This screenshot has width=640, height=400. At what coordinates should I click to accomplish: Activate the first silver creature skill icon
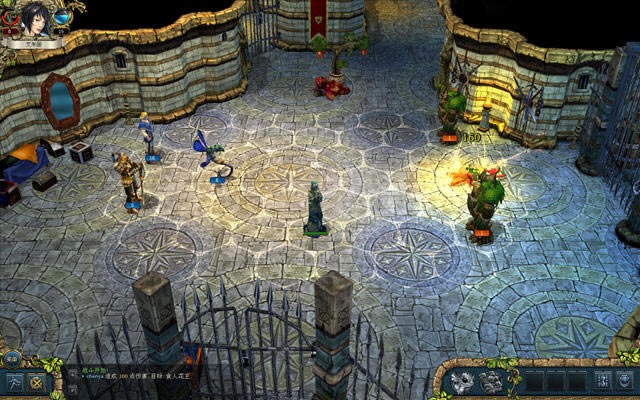point(462,381)
